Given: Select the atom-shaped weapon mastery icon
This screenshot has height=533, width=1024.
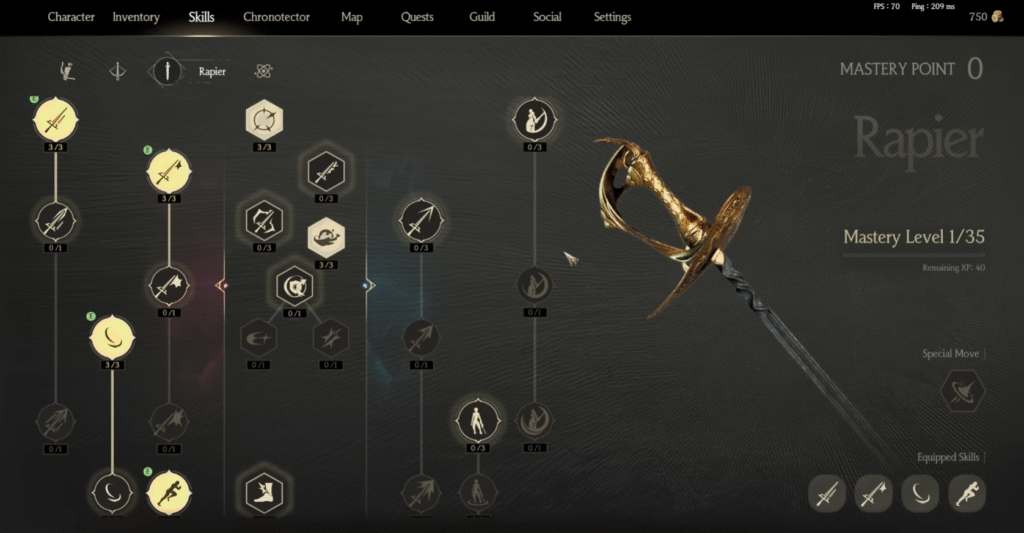Looking at the screenshot, I should coord(264,71).
